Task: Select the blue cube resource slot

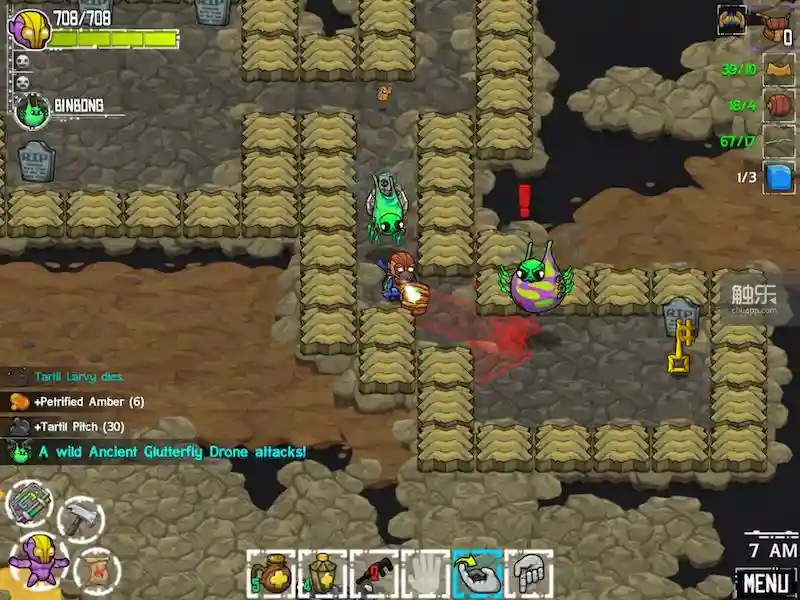Action: 779,177
